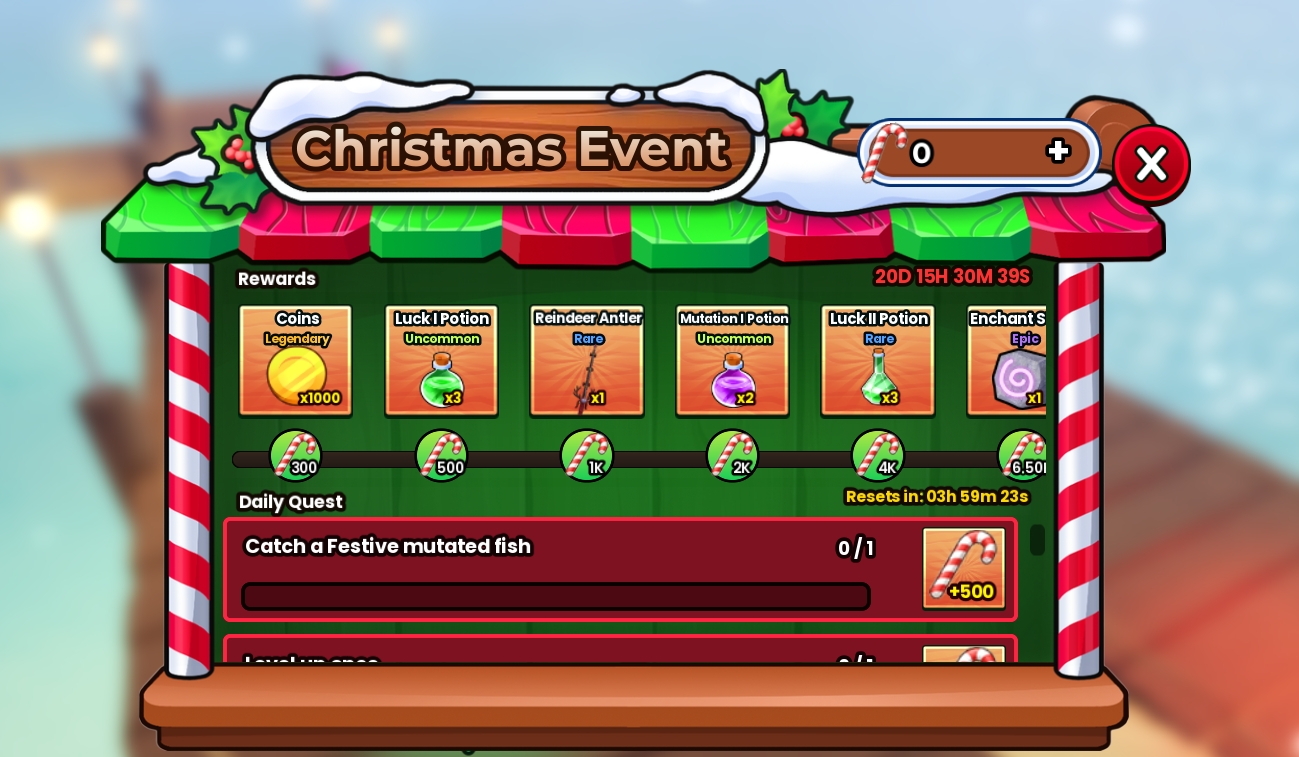
Task: Click the Luck I Potion reward icon
Action: point(442,360)
